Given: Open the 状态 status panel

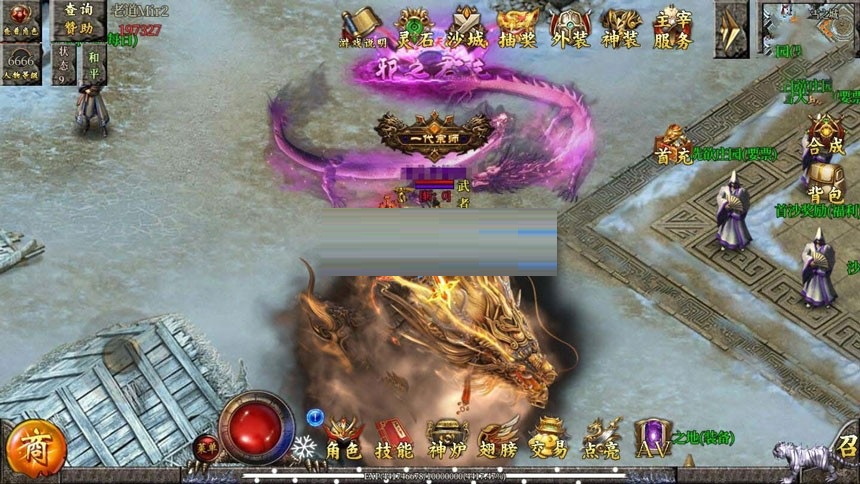Looking at the screenshot, I should coord(65,62).
